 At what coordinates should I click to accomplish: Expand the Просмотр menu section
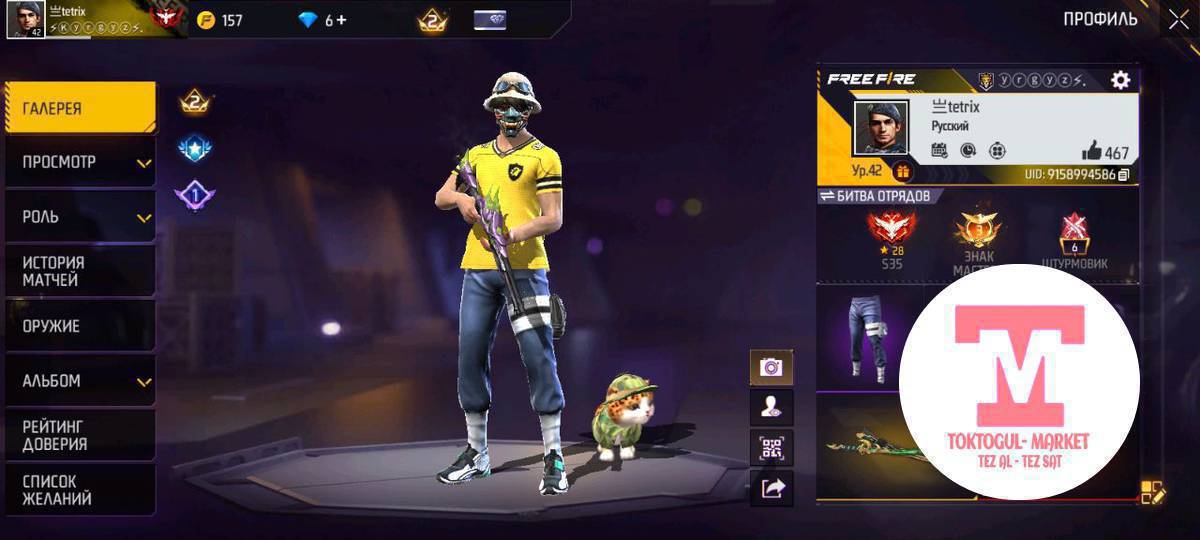pyautogui.click(x=80, y=162)
